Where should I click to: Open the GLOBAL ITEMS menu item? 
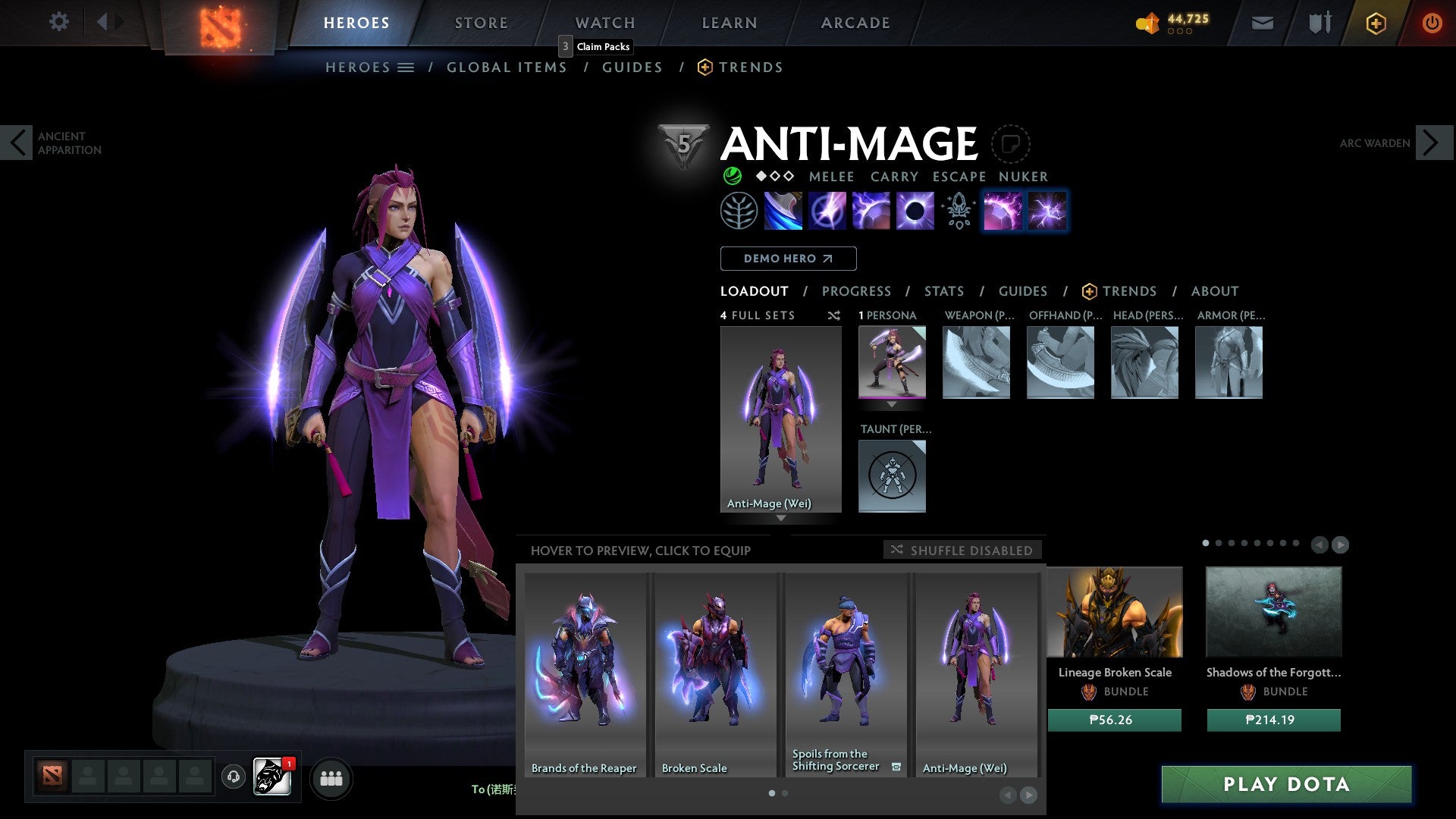pos(507,67)
